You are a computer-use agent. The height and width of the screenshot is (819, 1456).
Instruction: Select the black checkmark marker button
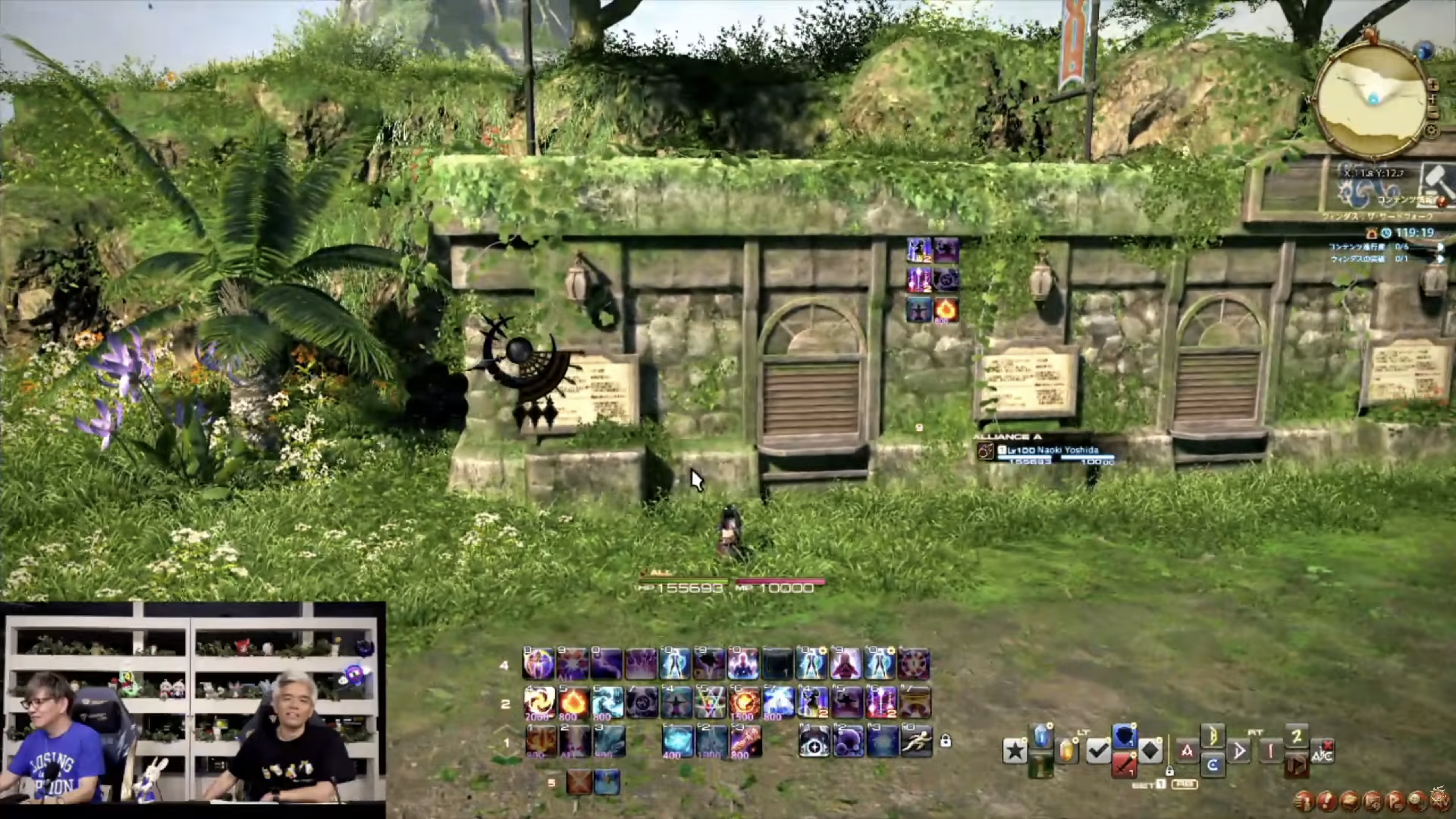[1098, 751]
